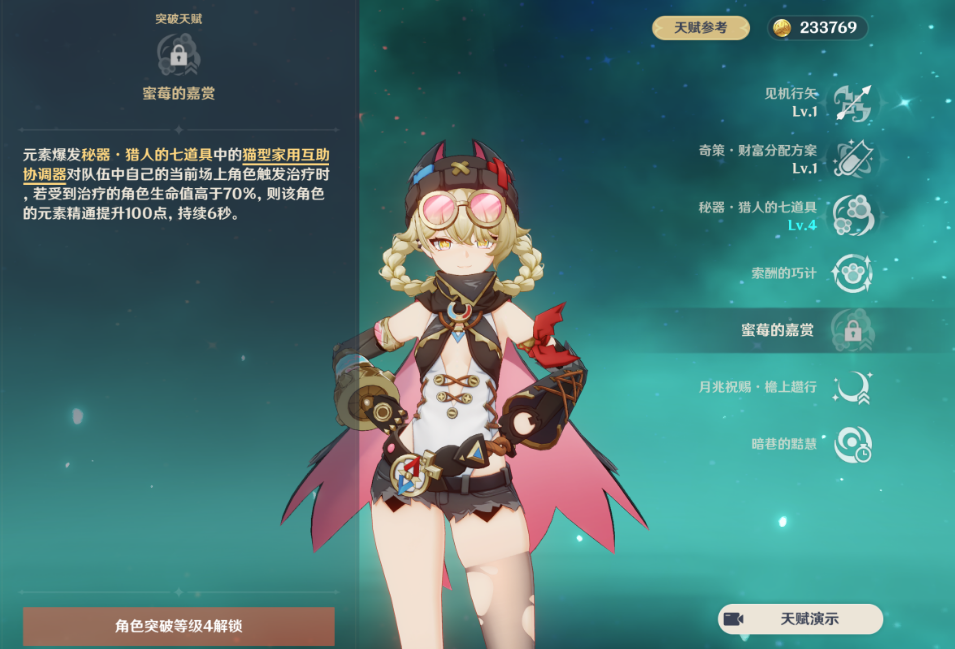This screenshot has height=649, width=955.
Task: Select the 见机行矢 normal attack talent
Action: (x=852, y=102)
